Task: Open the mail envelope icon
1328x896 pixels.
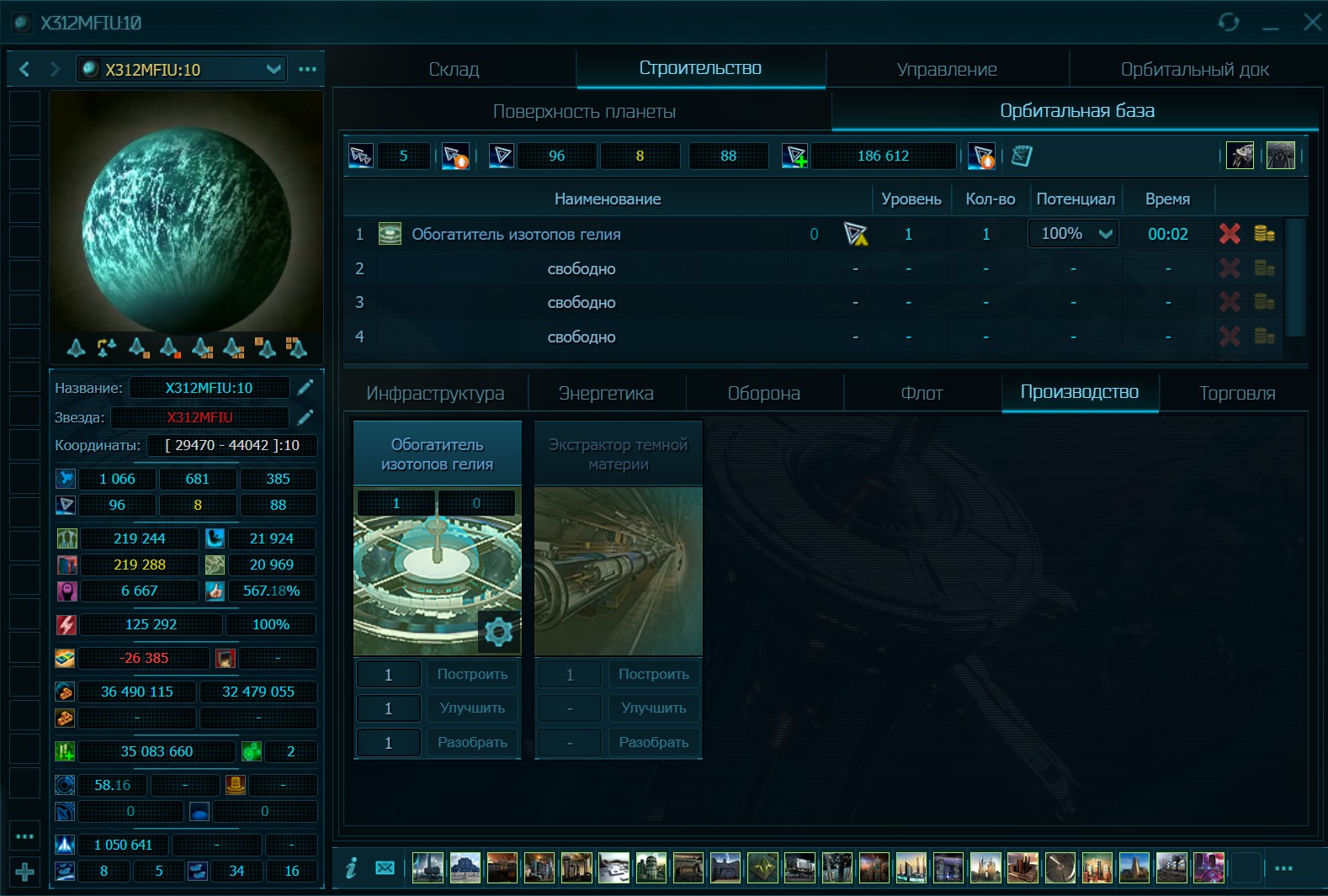Action: [x=385, y=867]
